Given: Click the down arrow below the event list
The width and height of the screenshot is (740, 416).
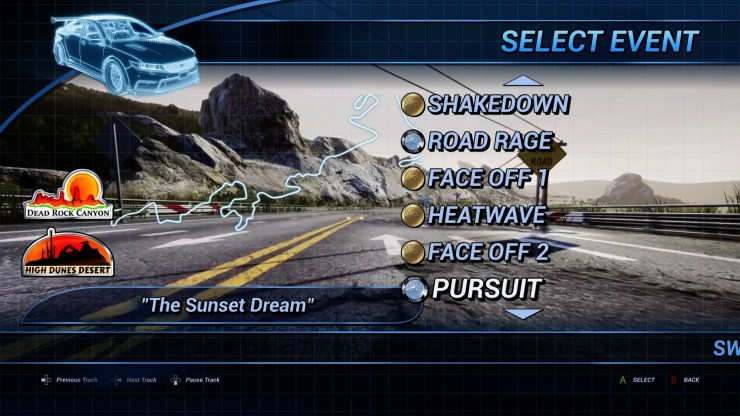Looking at the screenshot, I should tap(522, 313).
